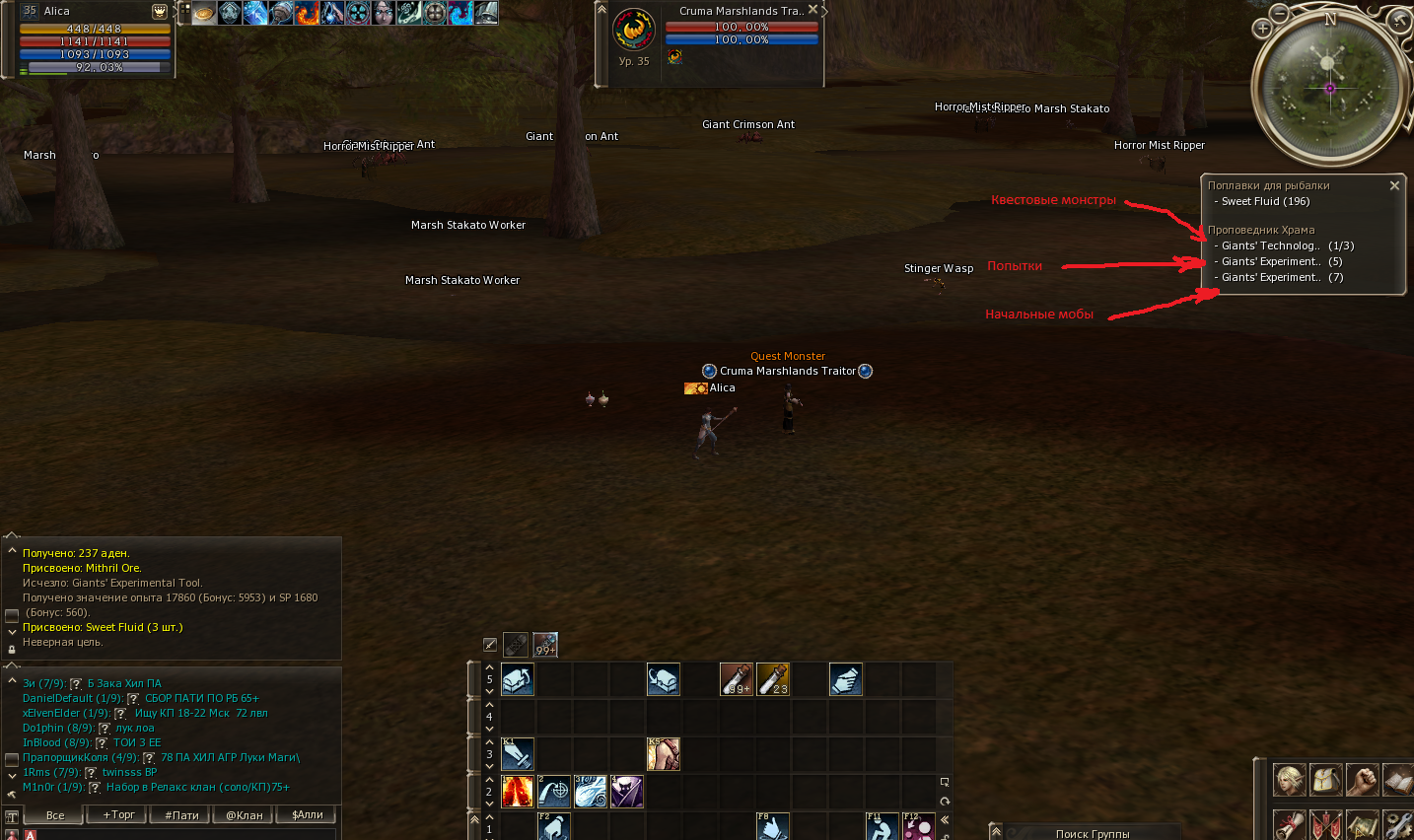Expand hotbar row 4 with its up arrow
1414x840 pixels.
[x=488, y=706]
